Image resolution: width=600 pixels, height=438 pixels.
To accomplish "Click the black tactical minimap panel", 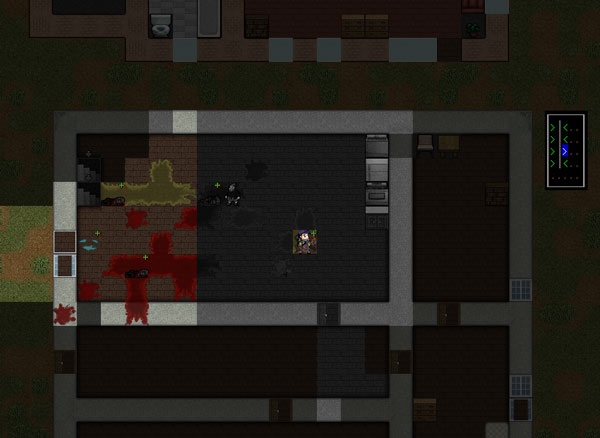I will click(565, 151).
